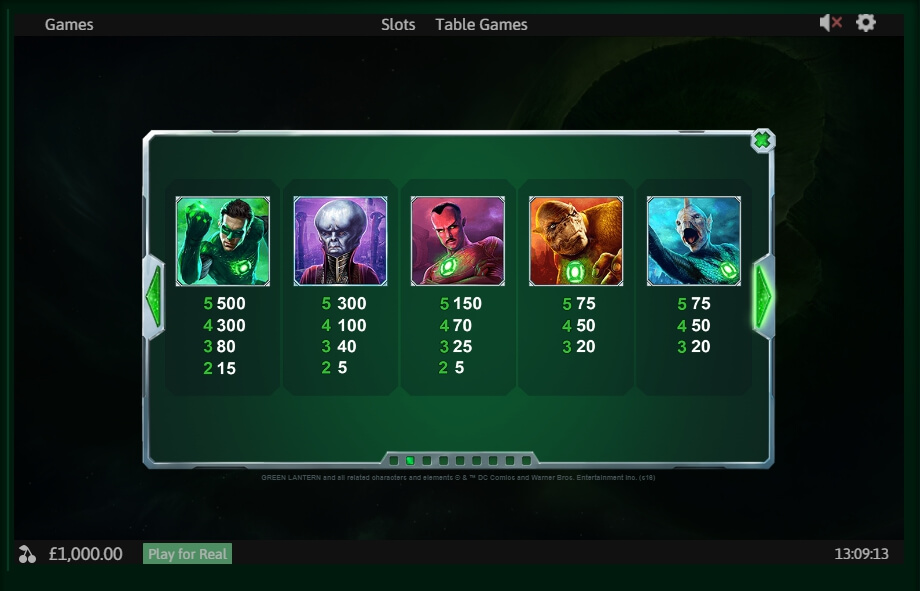Image resolution: width=920 pixels, height=591 pixels.
Task: Click the Play for Real button
Action: pos(187,554)
